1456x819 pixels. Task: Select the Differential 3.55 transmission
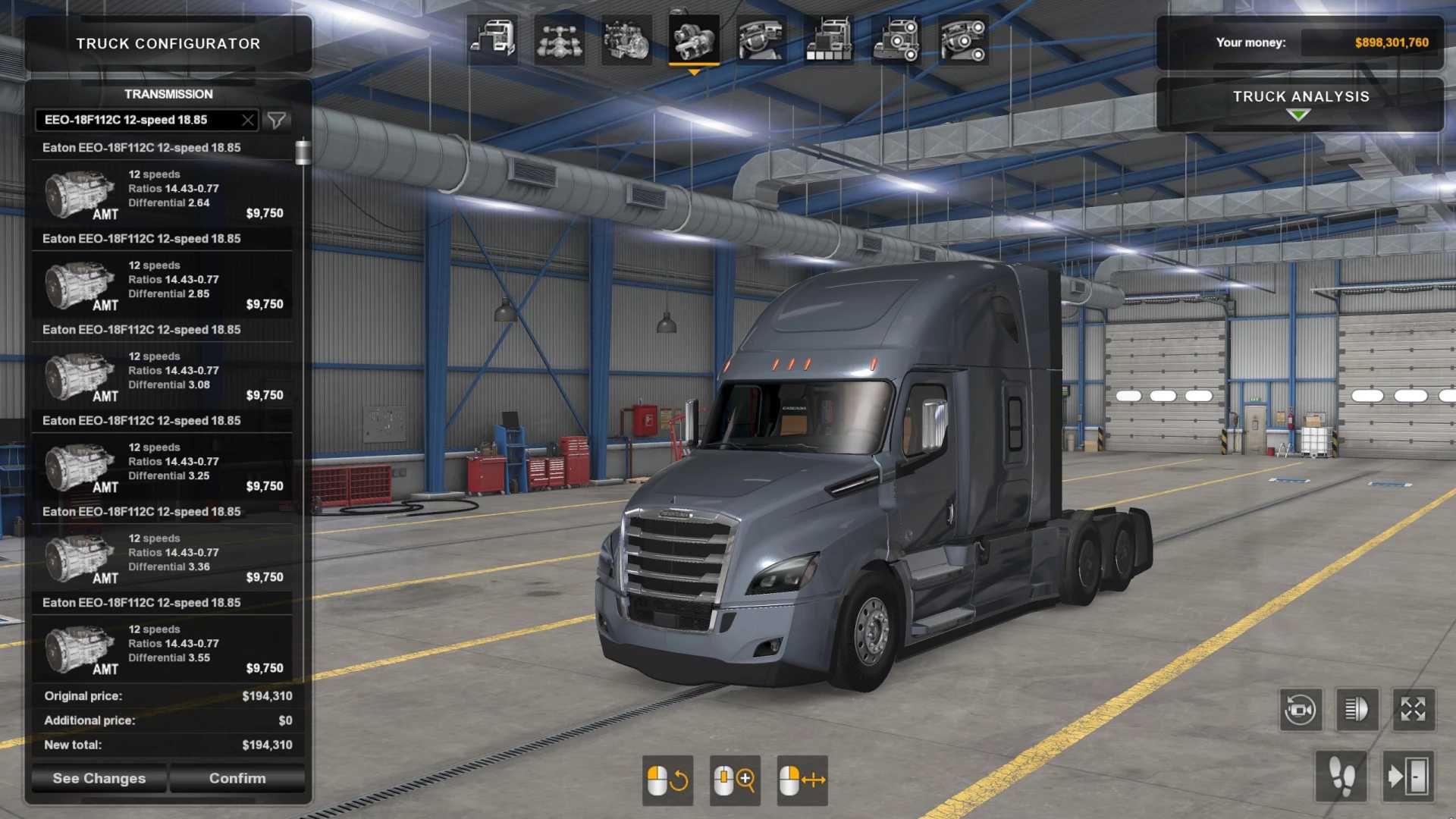coord(163,649)
